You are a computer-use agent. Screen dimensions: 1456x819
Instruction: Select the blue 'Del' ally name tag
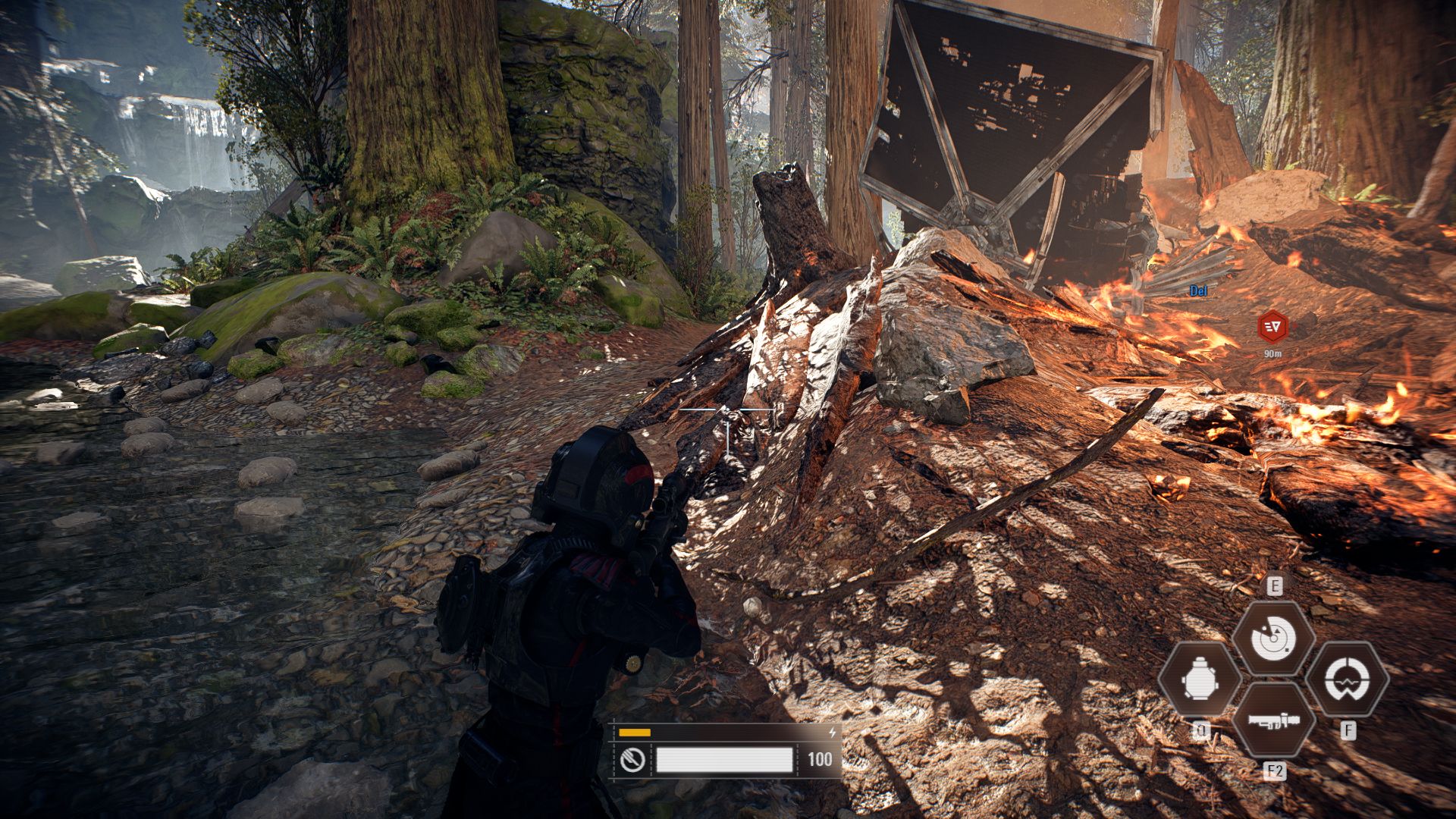pos(1198,290)
